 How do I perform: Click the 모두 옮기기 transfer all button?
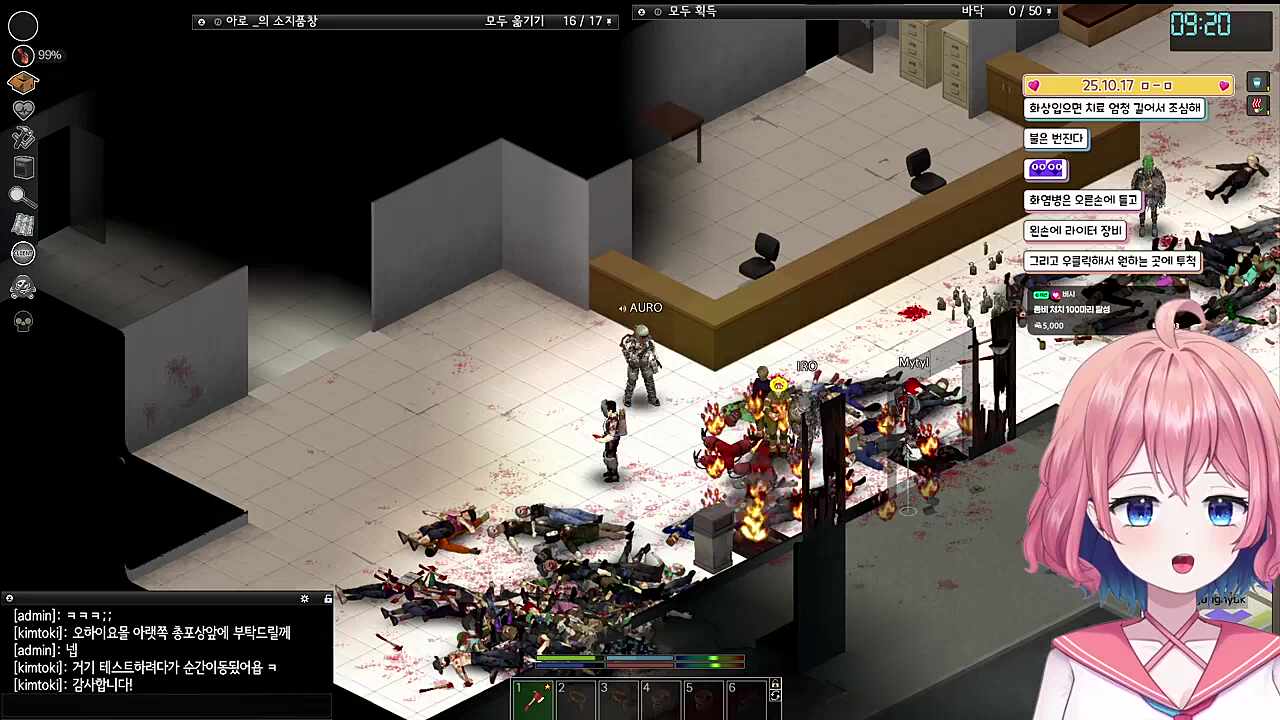(515, 21)
